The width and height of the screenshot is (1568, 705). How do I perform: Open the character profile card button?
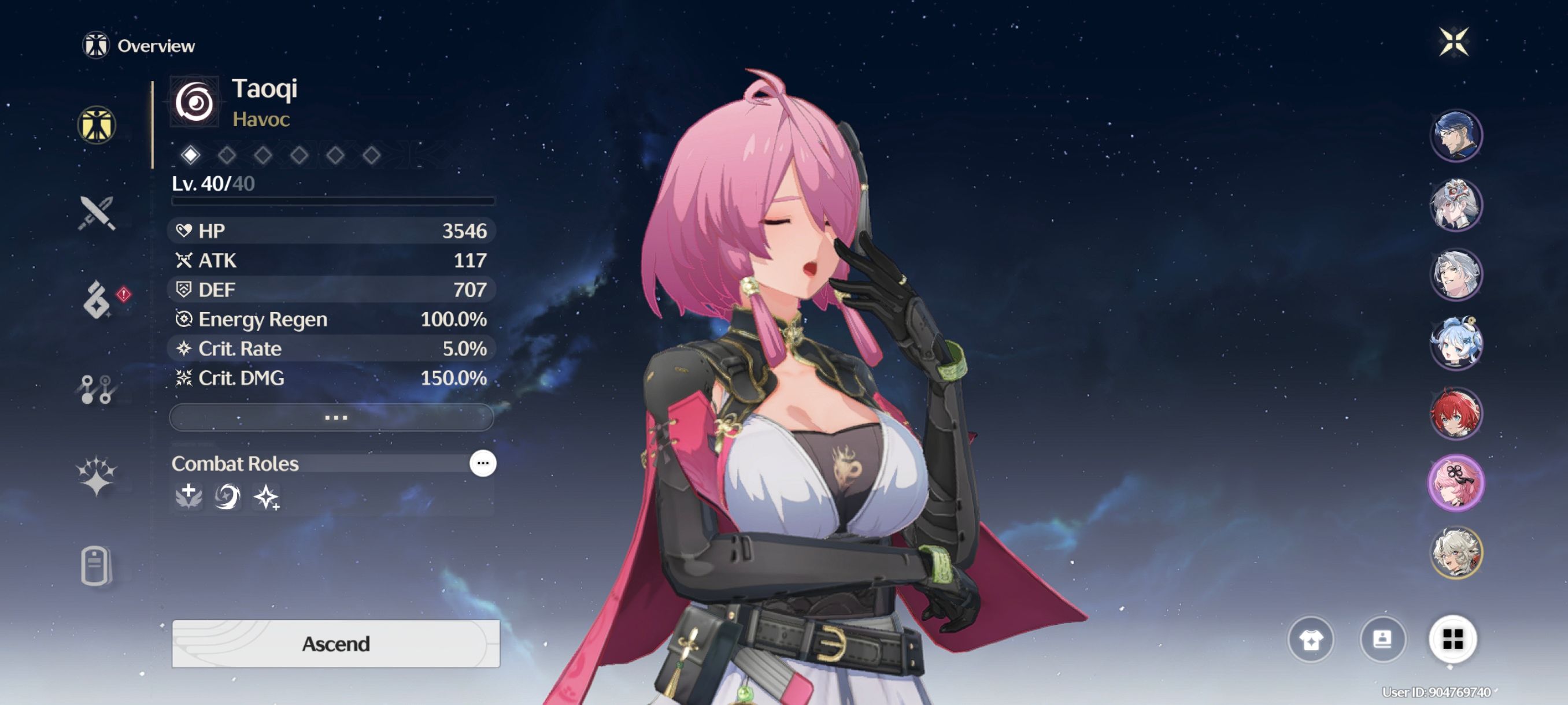click(1382, 639)
